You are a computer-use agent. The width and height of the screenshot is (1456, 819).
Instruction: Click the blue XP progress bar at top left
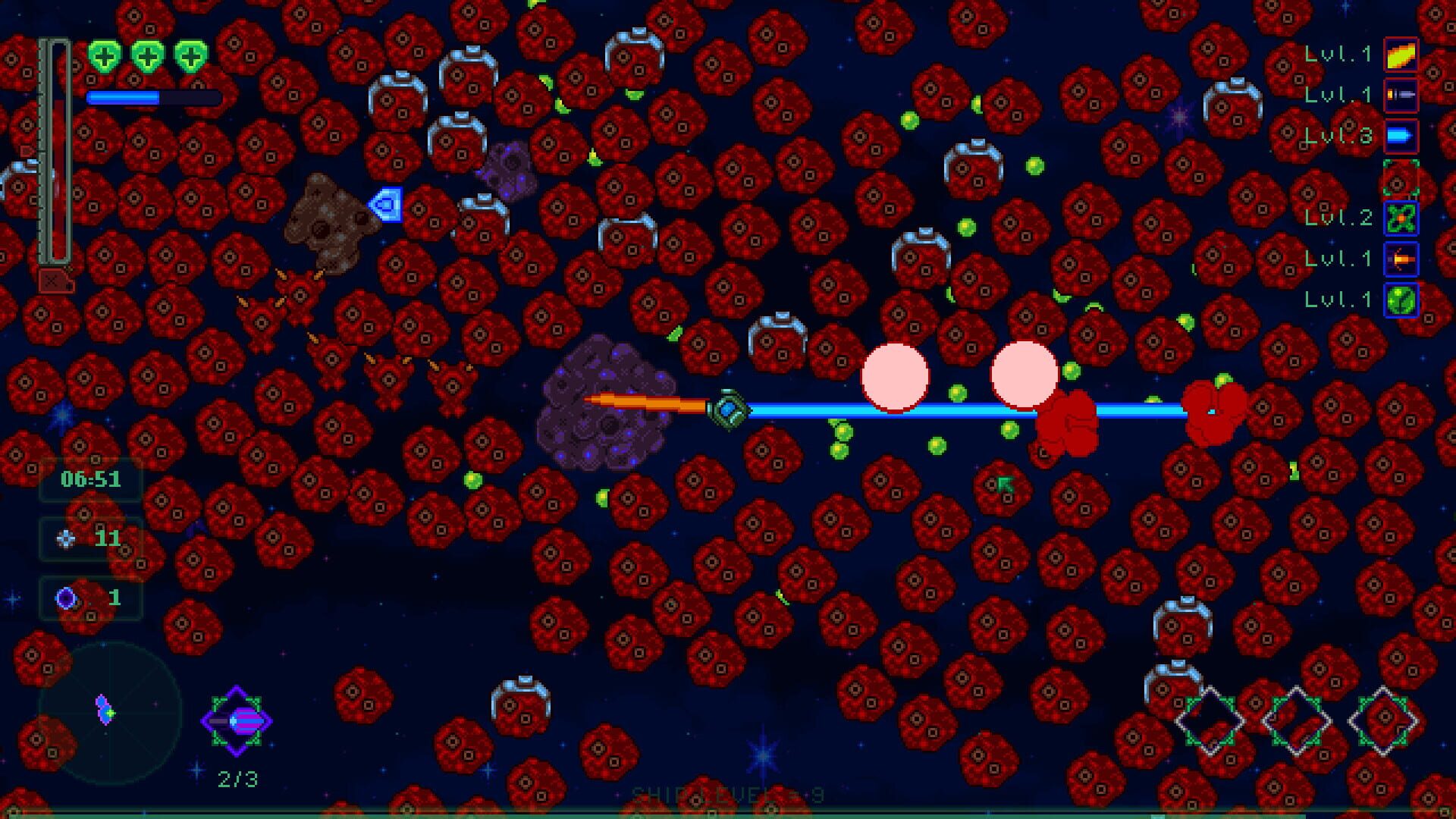[x=152, y=97]
